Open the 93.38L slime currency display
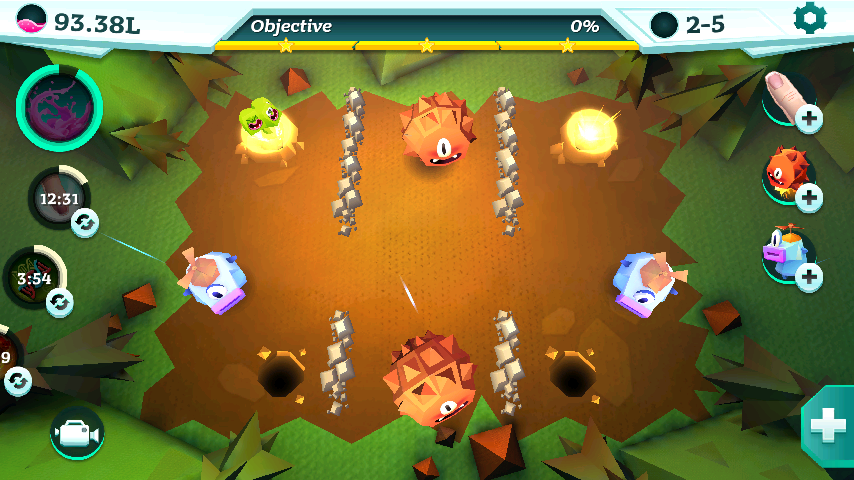The image size is (854, 480). tap(80, 22)
